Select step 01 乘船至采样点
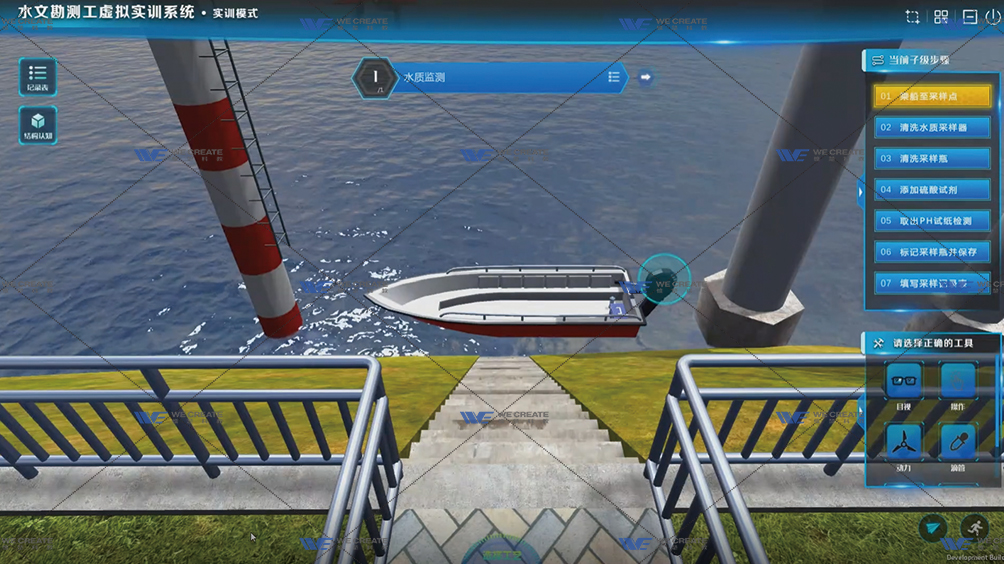Screen dimensions: 1004x564 pyautogui.click(x=932, y=97)
